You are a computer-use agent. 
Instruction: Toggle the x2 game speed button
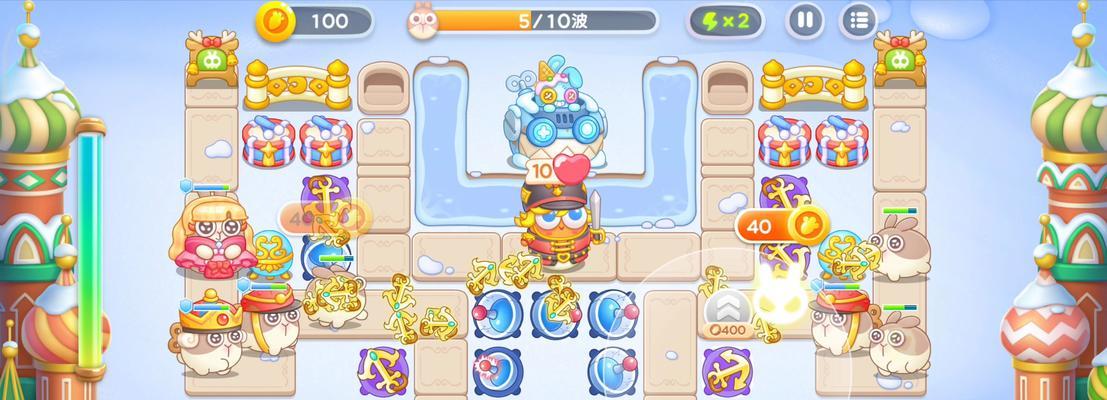(725, 20)
